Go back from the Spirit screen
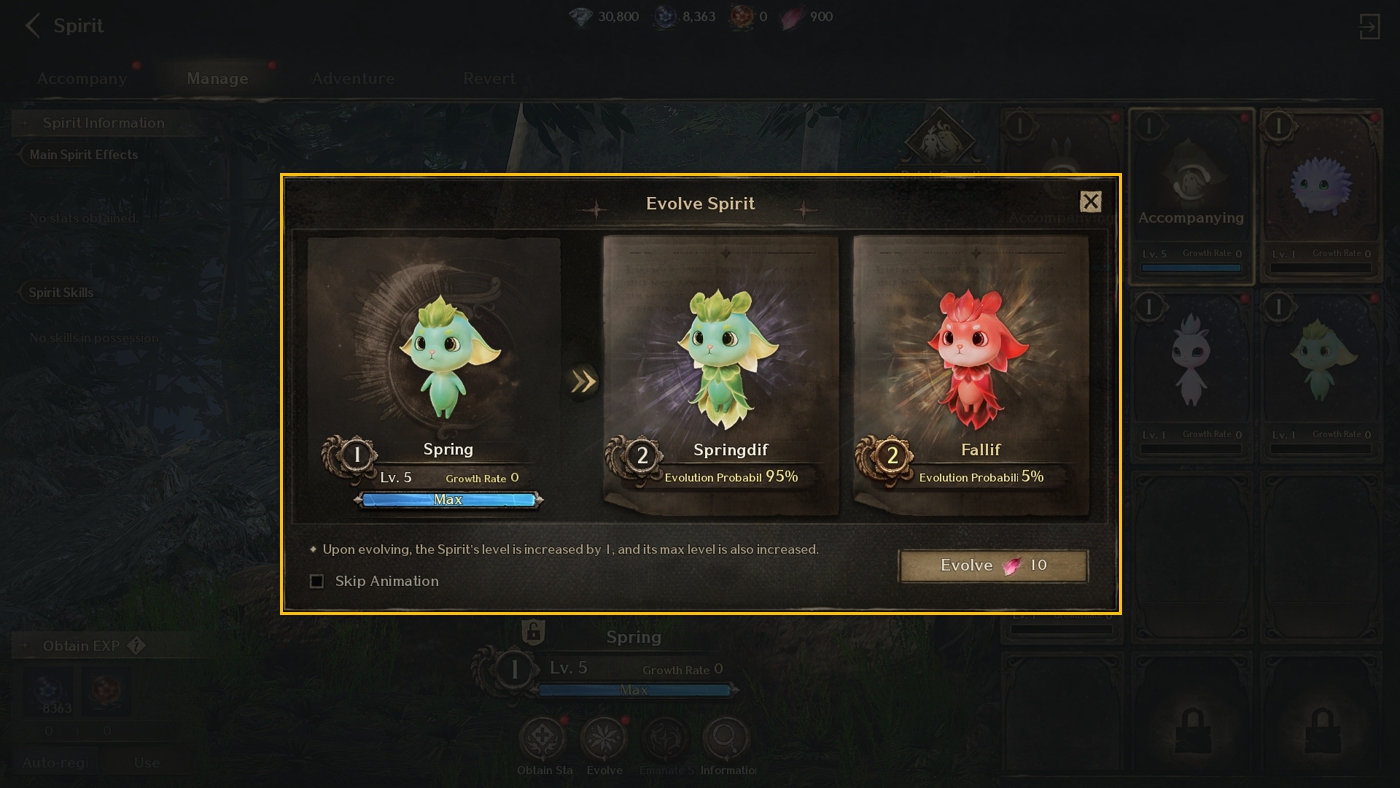 [33, 26]
